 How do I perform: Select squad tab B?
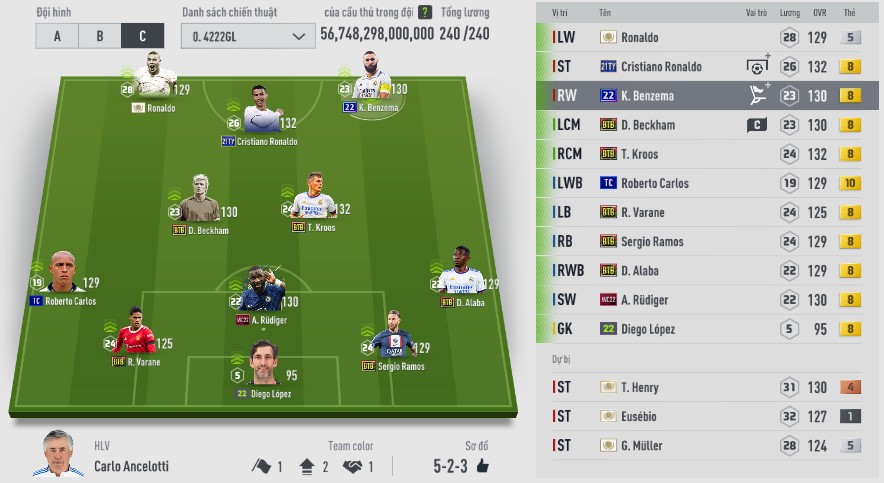(100, 36)
